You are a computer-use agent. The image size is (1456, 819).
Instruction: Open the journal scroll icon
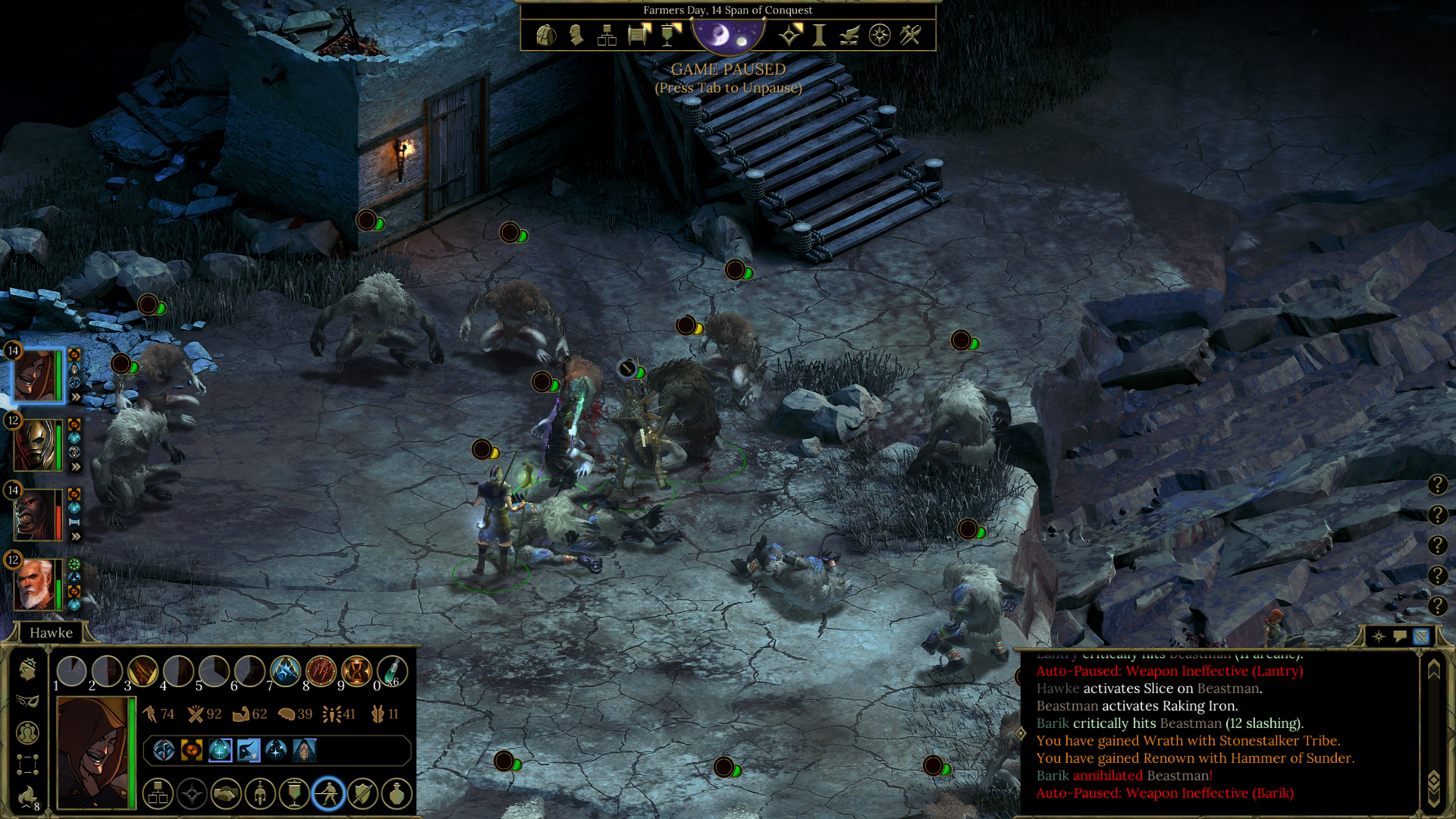coord(639,35)
